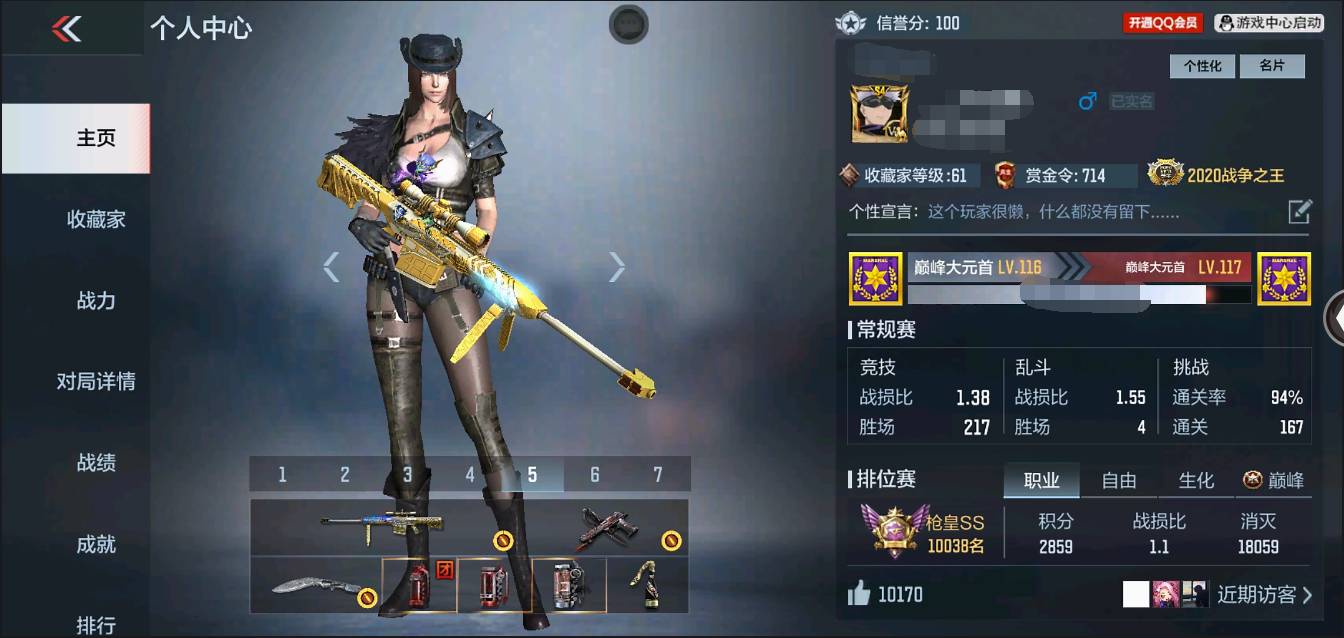Show the previous character with left arrow
1344x638 pixels.
331,266
